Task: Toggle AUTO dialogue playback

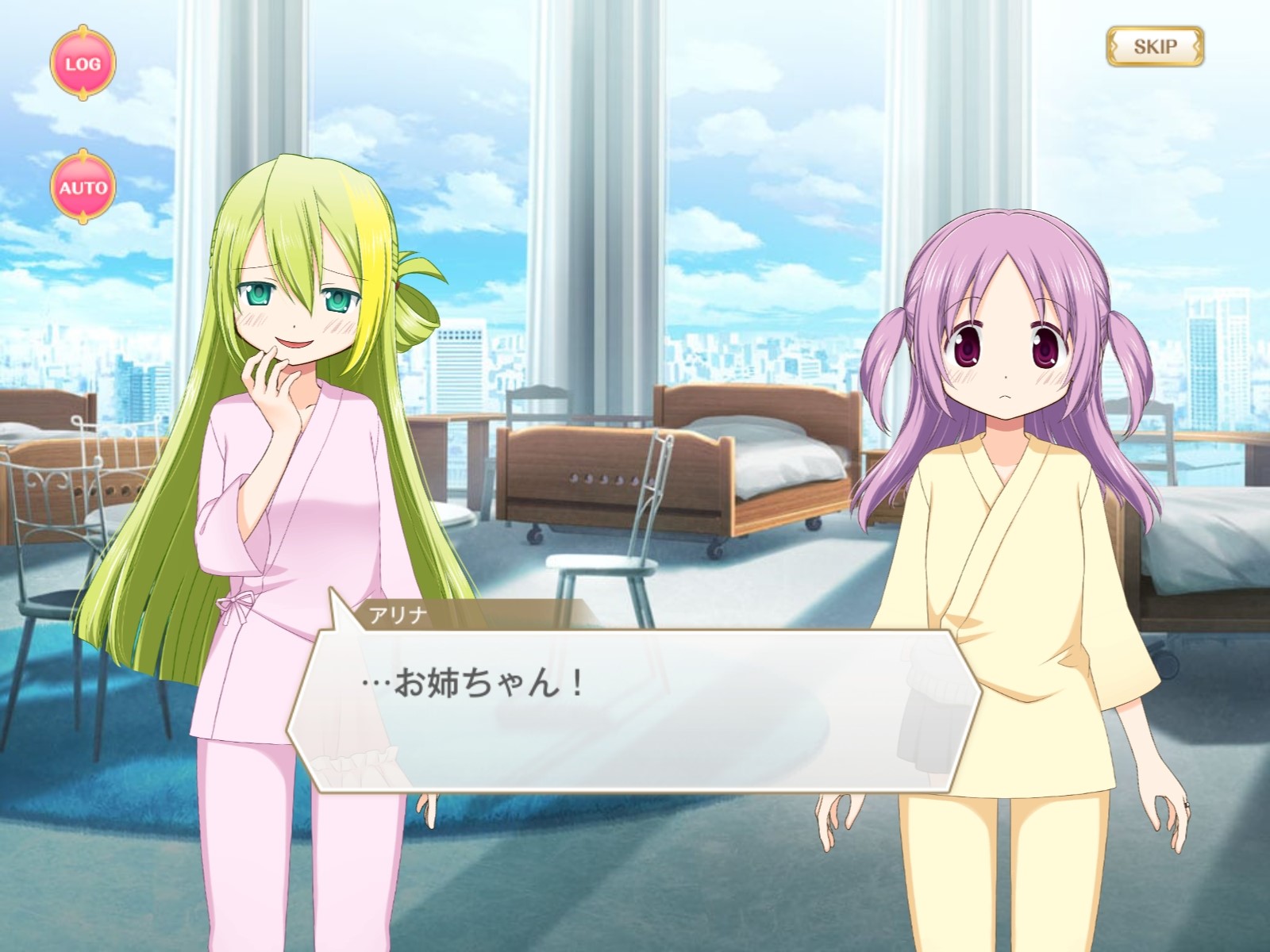Action: [x=83, y=188]
